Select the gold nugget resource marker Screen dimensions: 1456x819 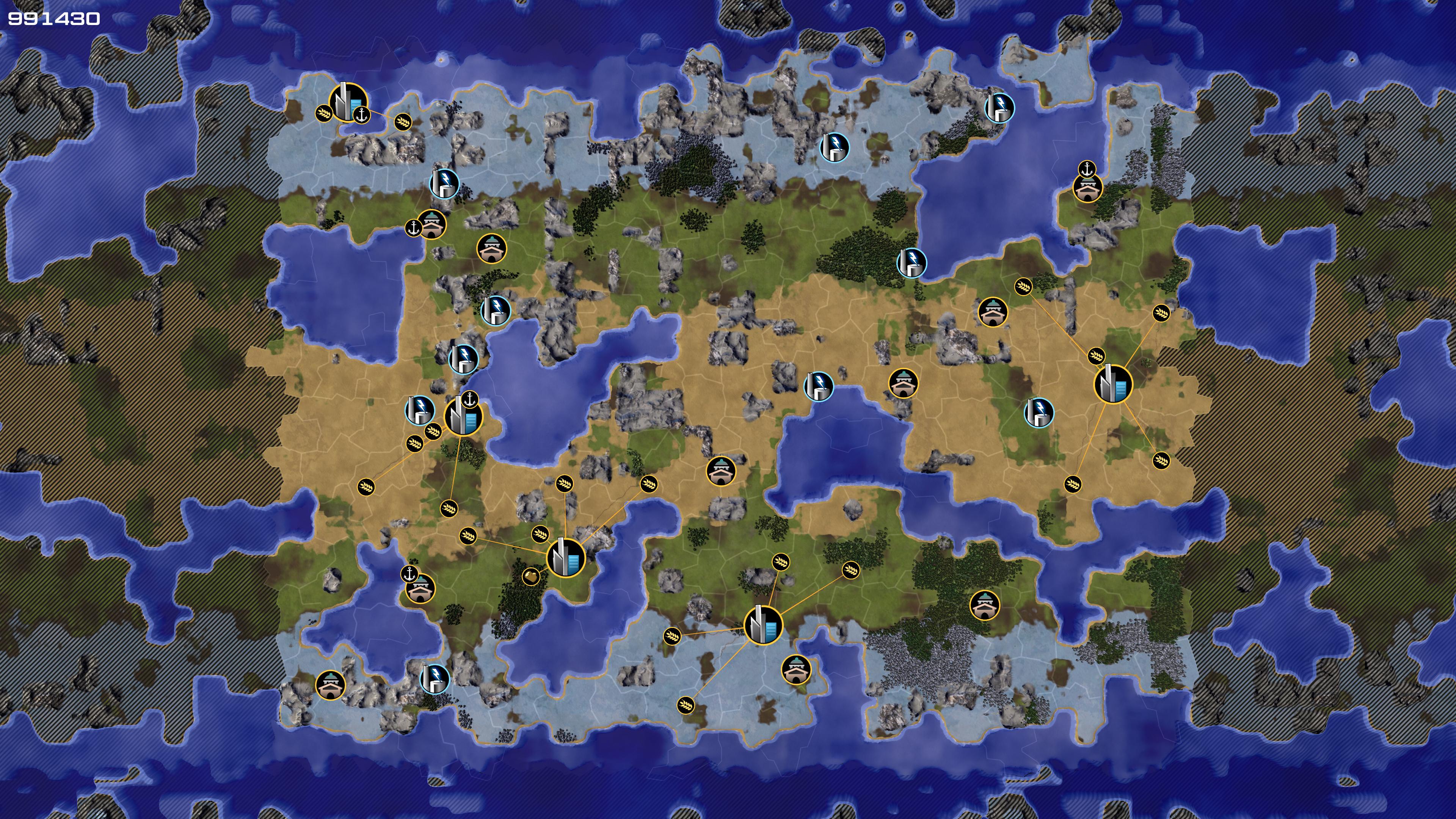tap(530, 576)
